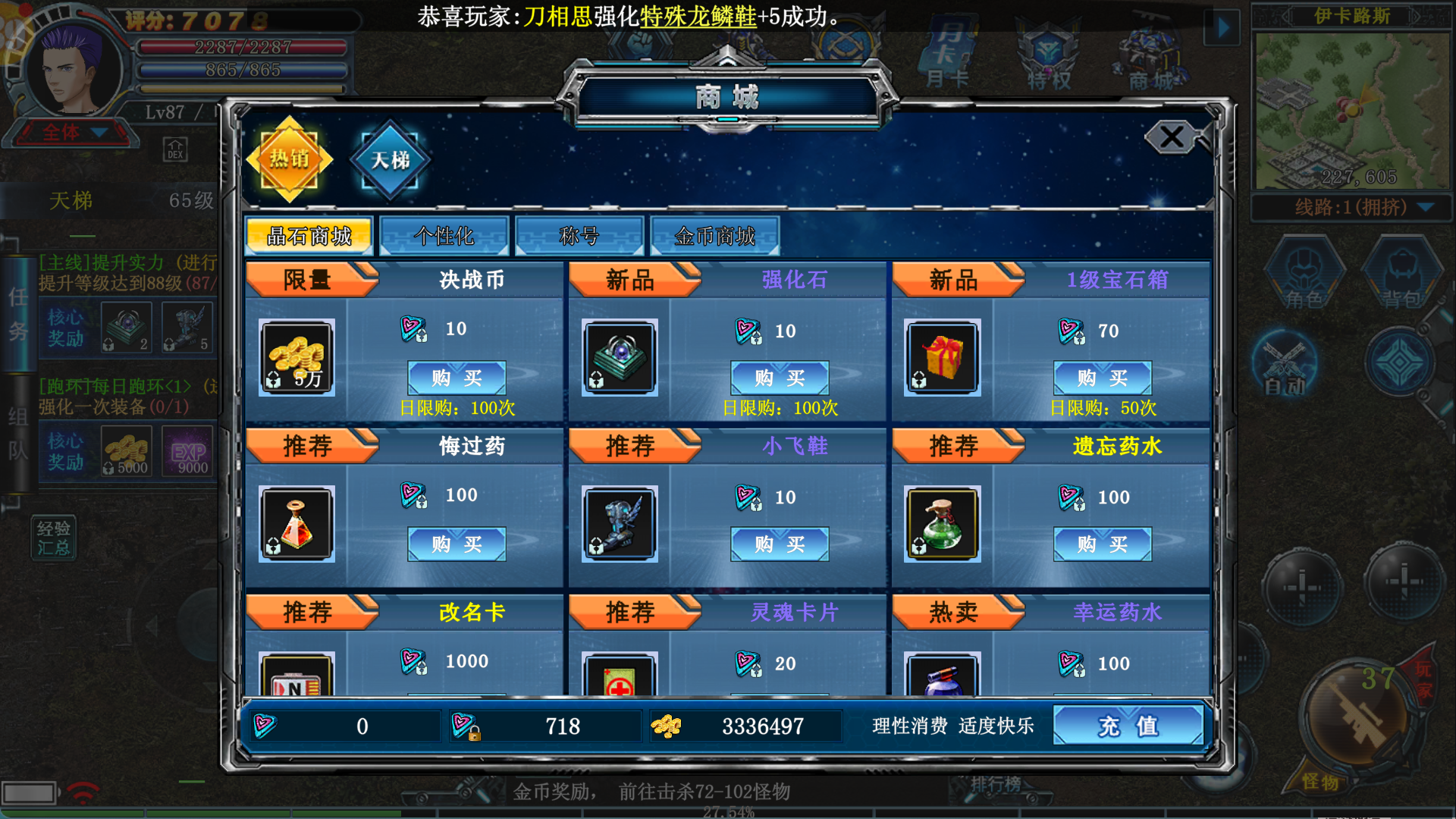Buy the 决战币 coin pack
This screenshot has height=819, width=1456.
click(457, 378)
